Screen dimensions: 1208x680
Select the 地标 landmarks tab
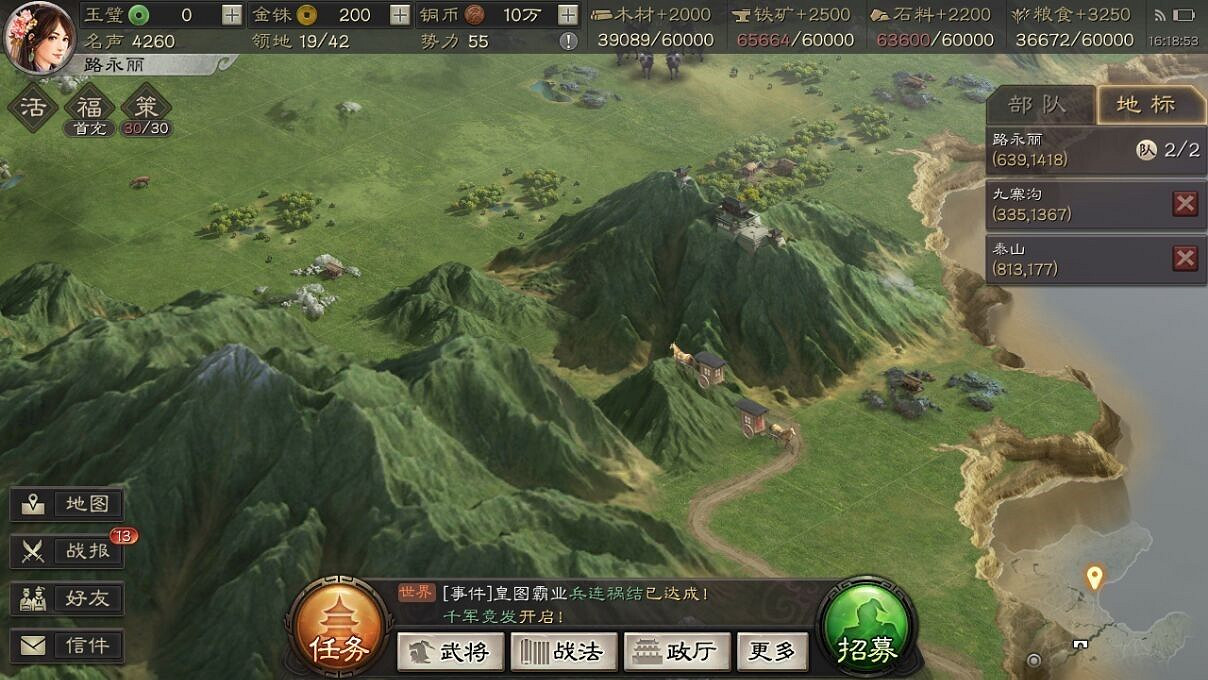coord(1147,105)
